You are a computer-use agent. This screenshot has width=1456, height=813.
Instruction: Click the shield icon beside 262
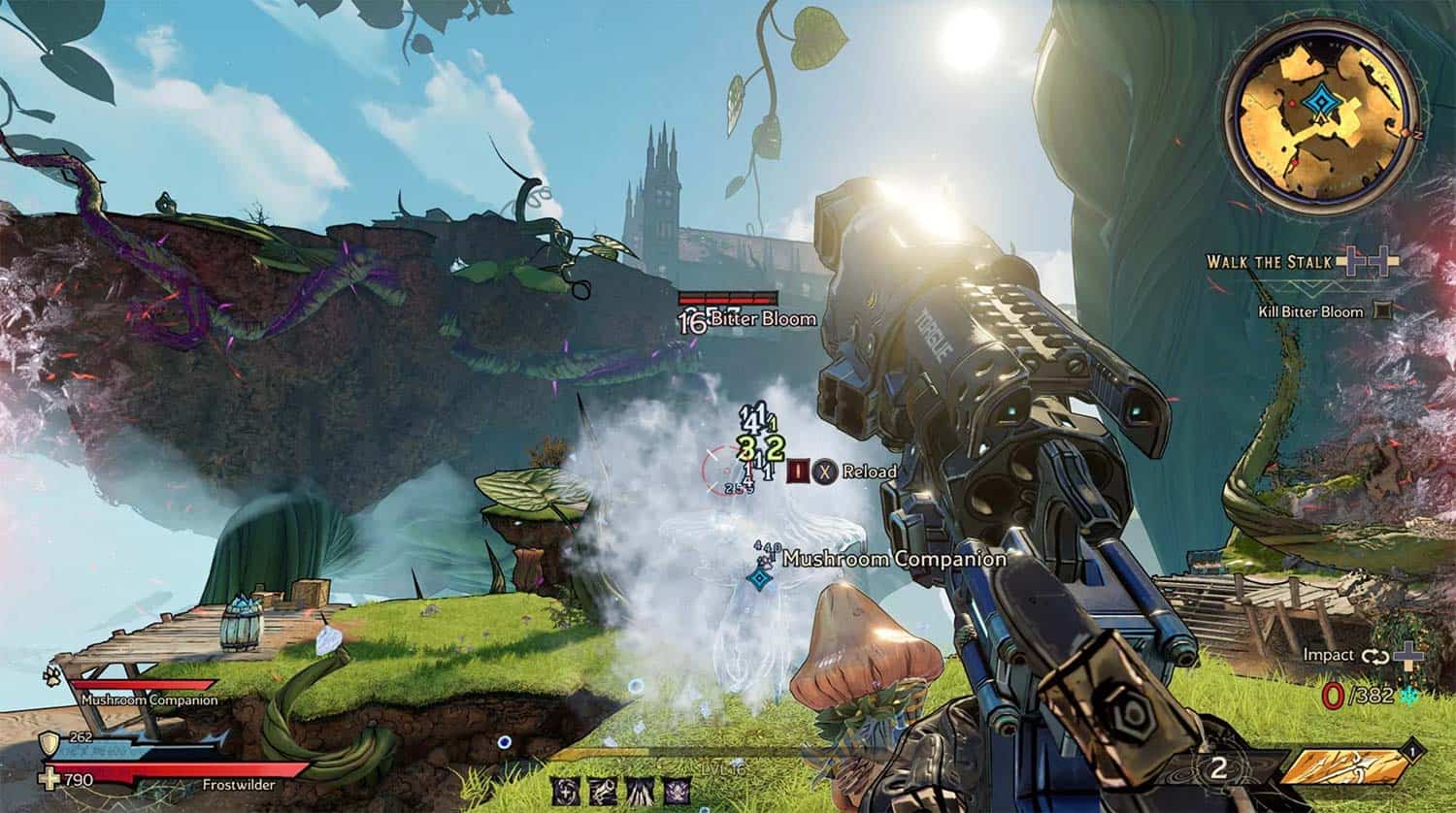point(49,744)
